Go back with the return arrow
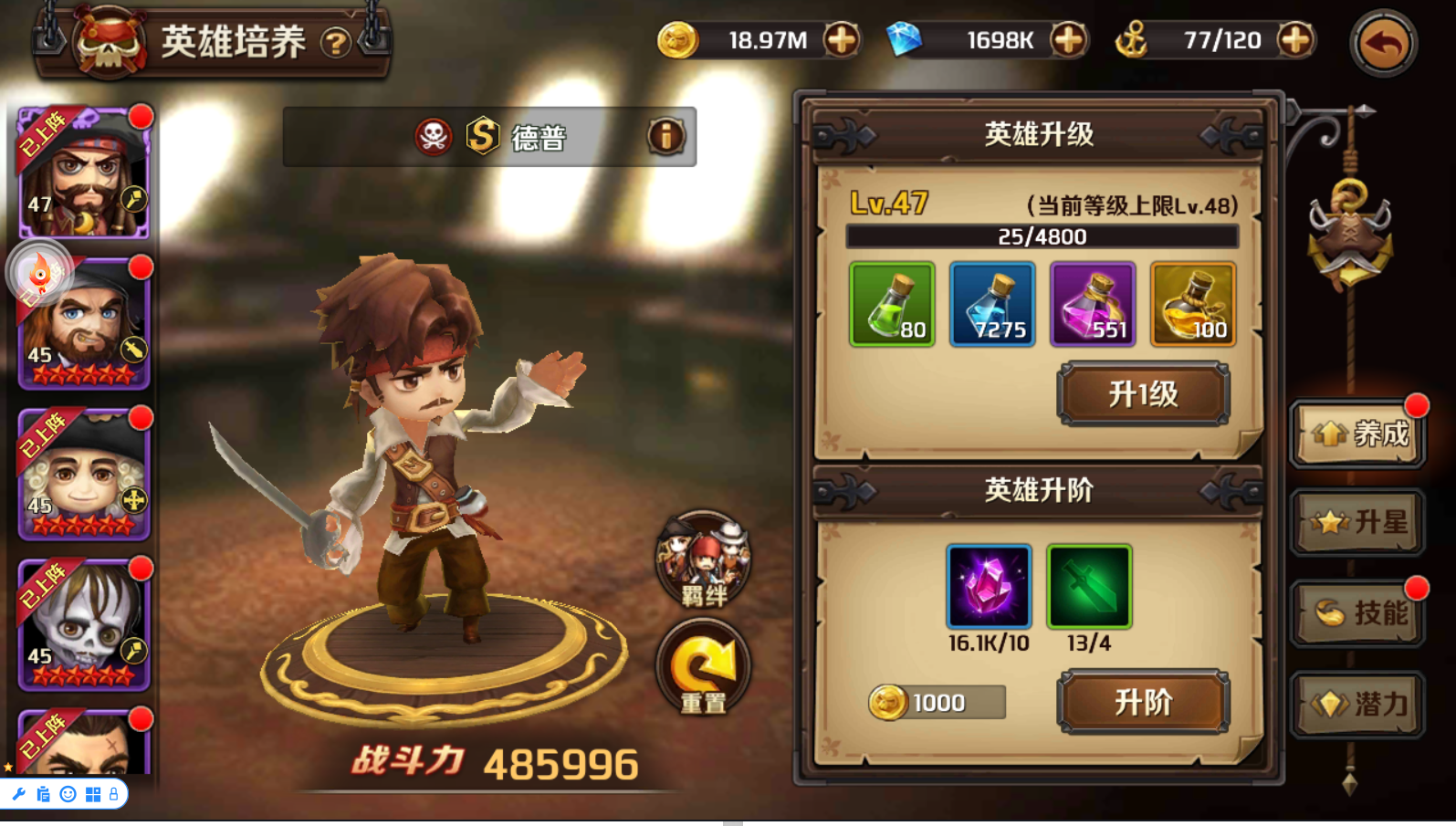Image resolution: width=1456 pixels, height=826 pixels. click(x=1383, y=43)
